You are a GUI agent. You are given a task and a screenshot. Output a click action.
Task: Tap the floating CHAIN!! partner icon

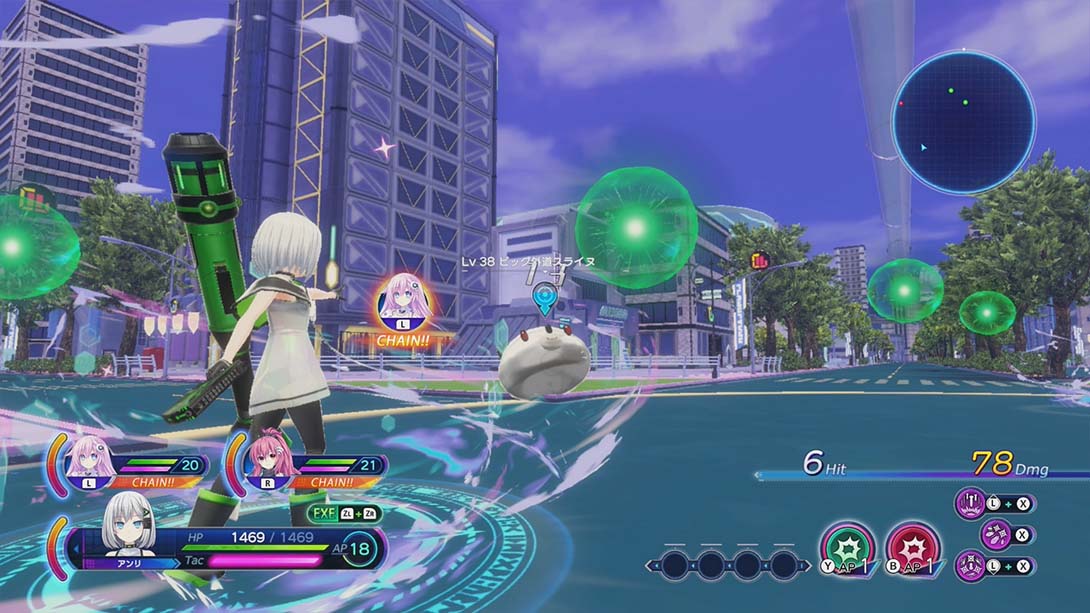click(404, 302)
